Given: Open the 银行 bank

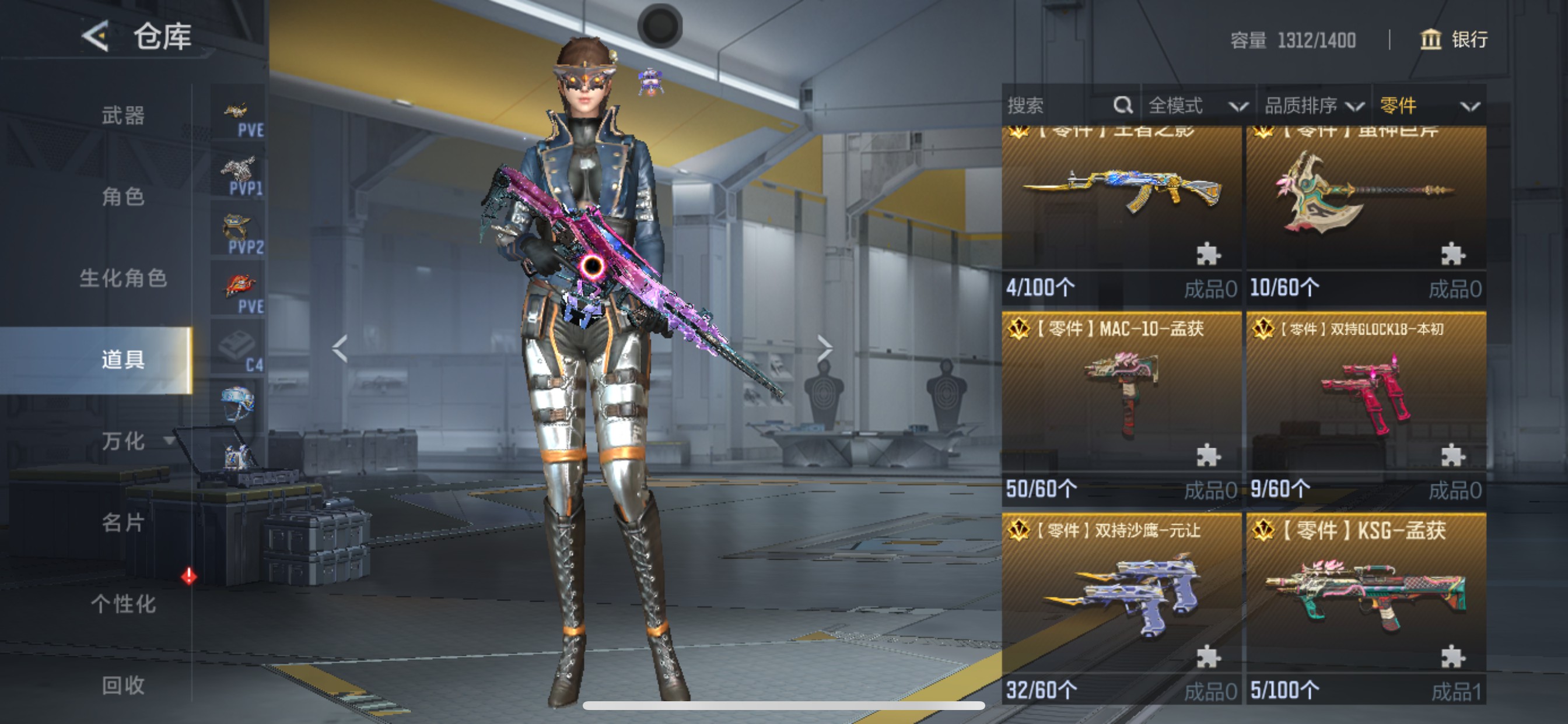Looking at the screenshot, I should pyautogui.click(x=1454, y=40).
